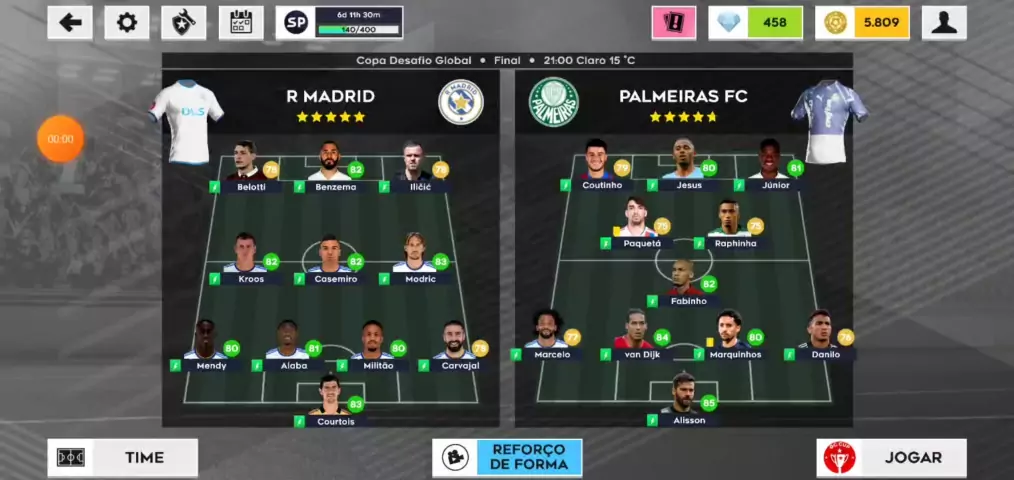This screenshot has height=480, width=1014.
Task: Go back using the arrow button
Action: [70, 22]
